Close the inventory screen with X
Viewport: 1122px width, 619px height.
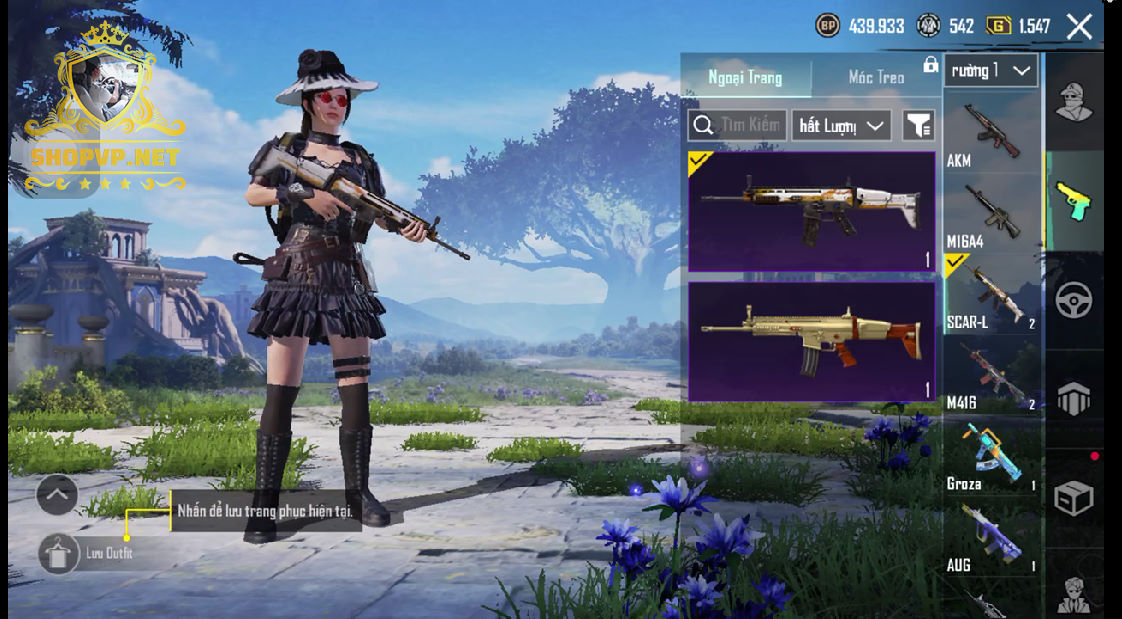(1079, 26)
